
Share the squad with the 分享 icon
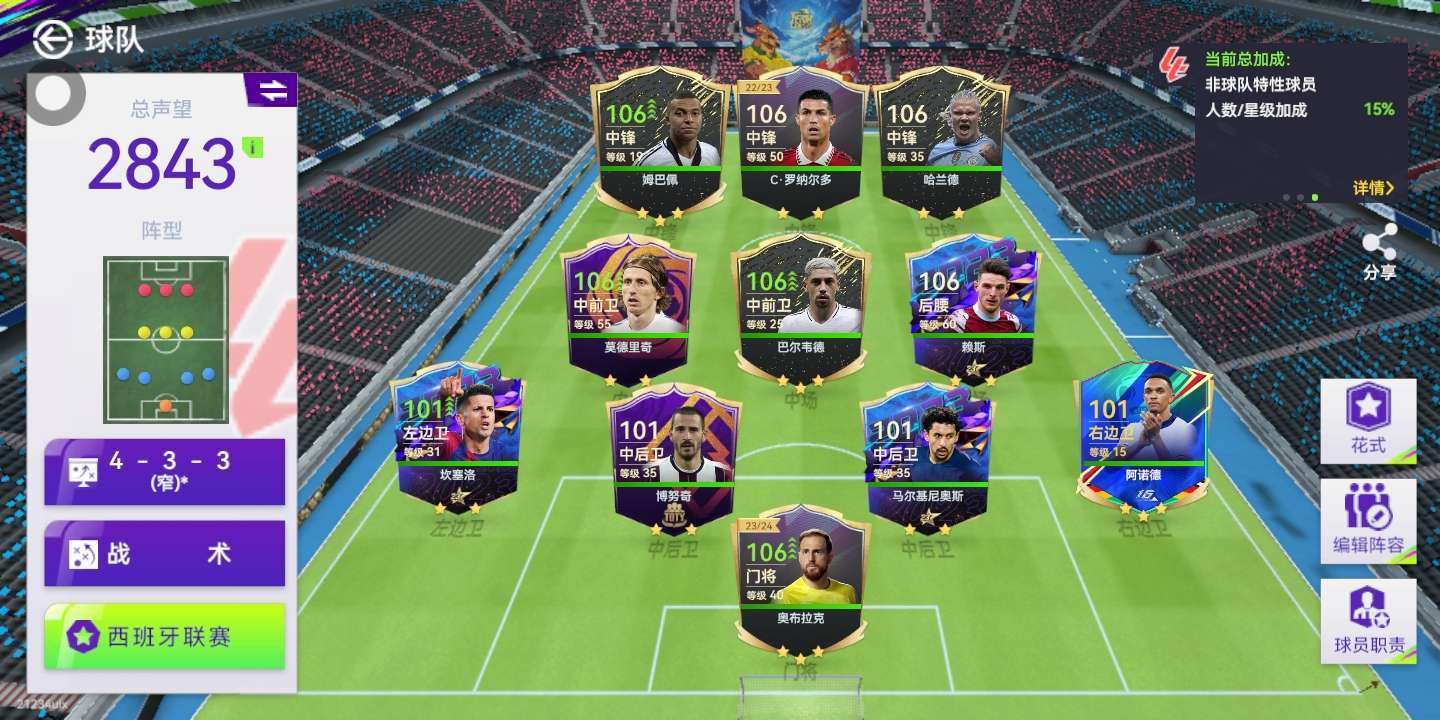coord(1380,252)
